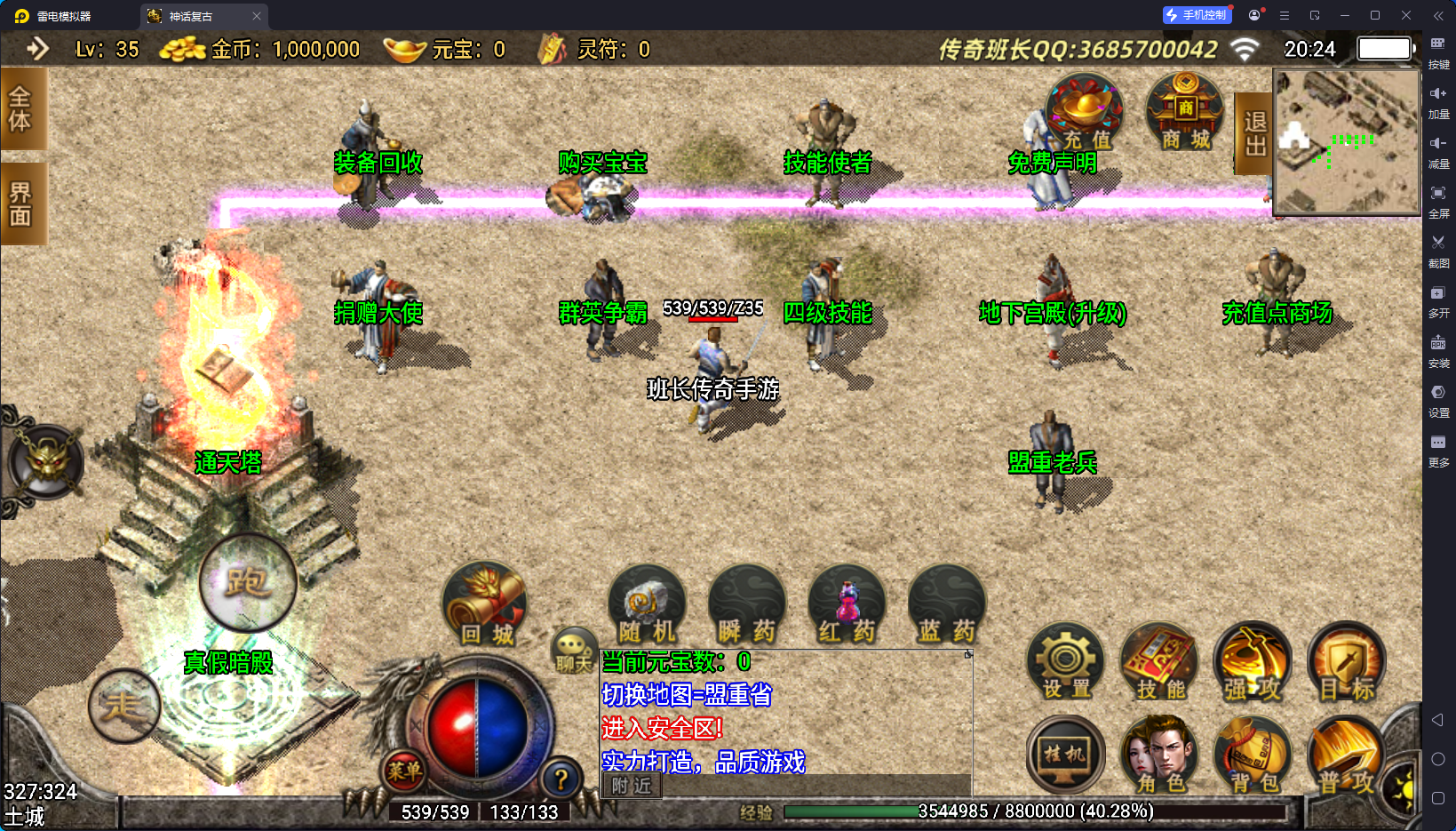Screen dimensions: 1456x831
Task: Activate the 普攻 normal attack
Action: point(1347,755)
